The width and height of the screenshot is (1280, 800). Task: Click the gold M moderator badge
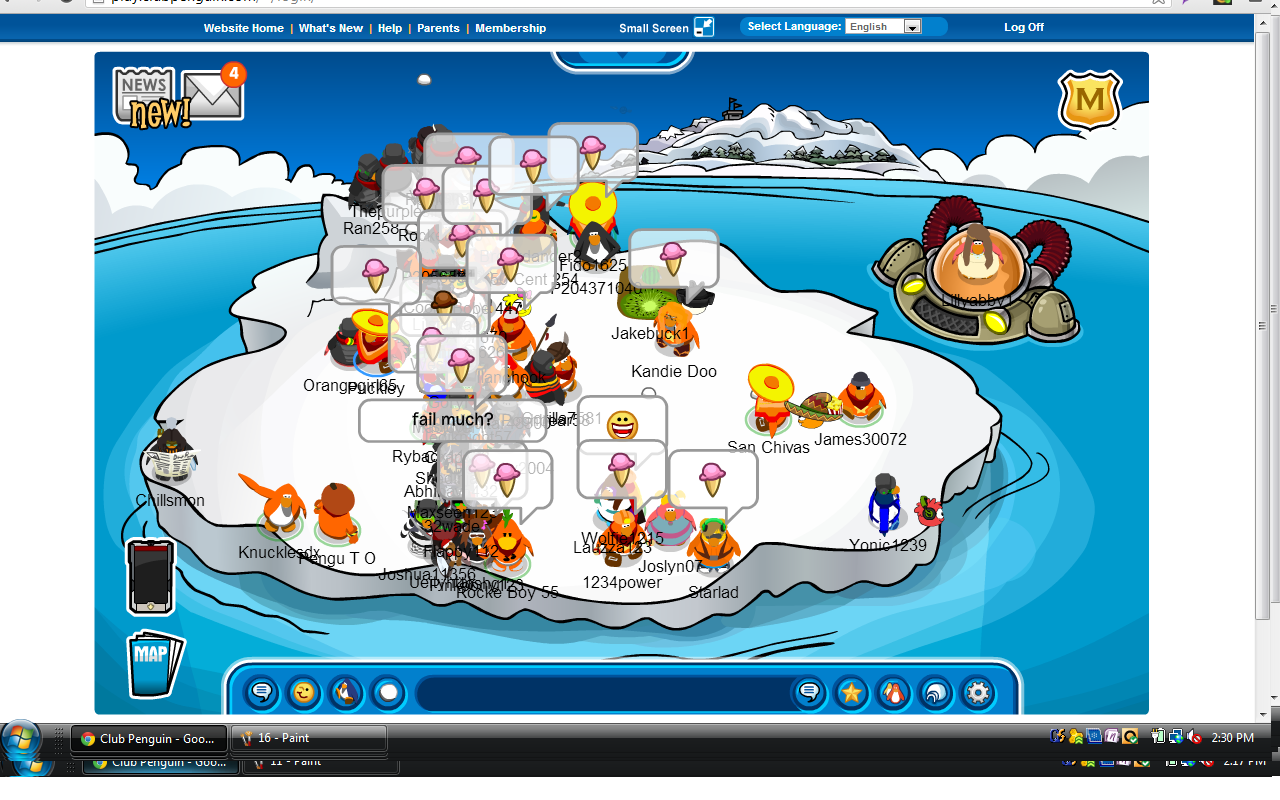pos(1089,100)
